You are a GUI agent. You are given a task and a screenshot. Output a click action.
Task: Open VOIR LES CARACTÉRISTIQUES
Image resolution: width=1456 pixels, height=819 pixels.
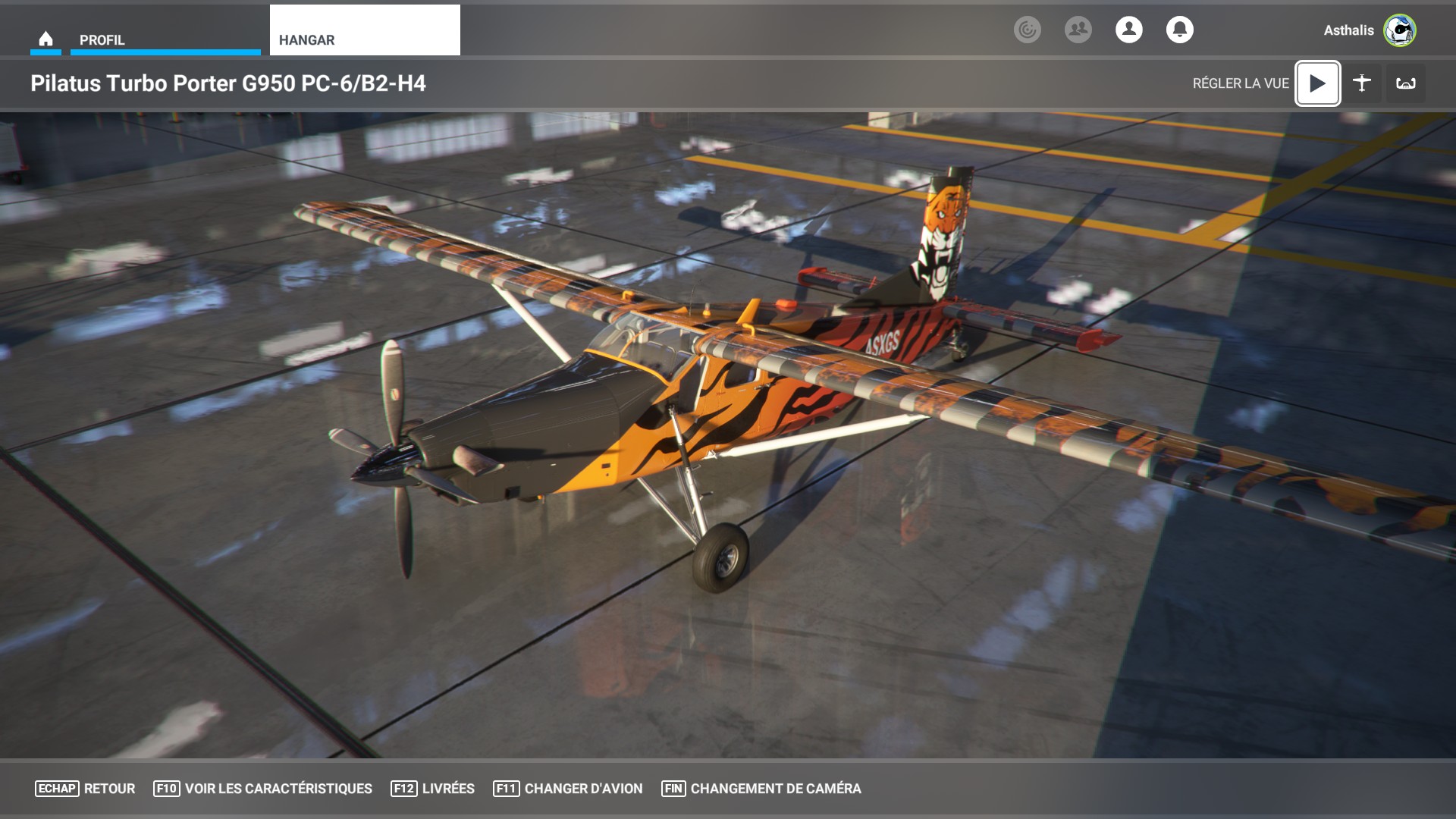pyautogui.click(x=263, y=789)
